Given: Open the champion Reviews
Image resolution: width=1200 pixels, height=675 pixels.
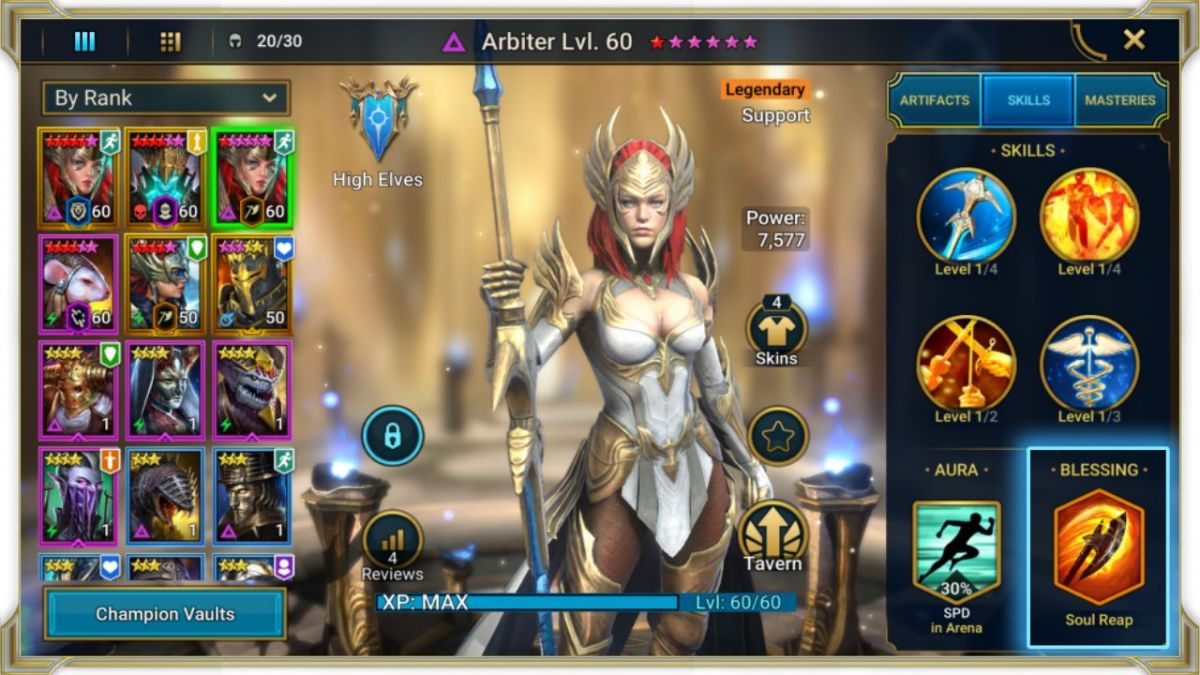Looking at the screenshot, I should [392, 545].
